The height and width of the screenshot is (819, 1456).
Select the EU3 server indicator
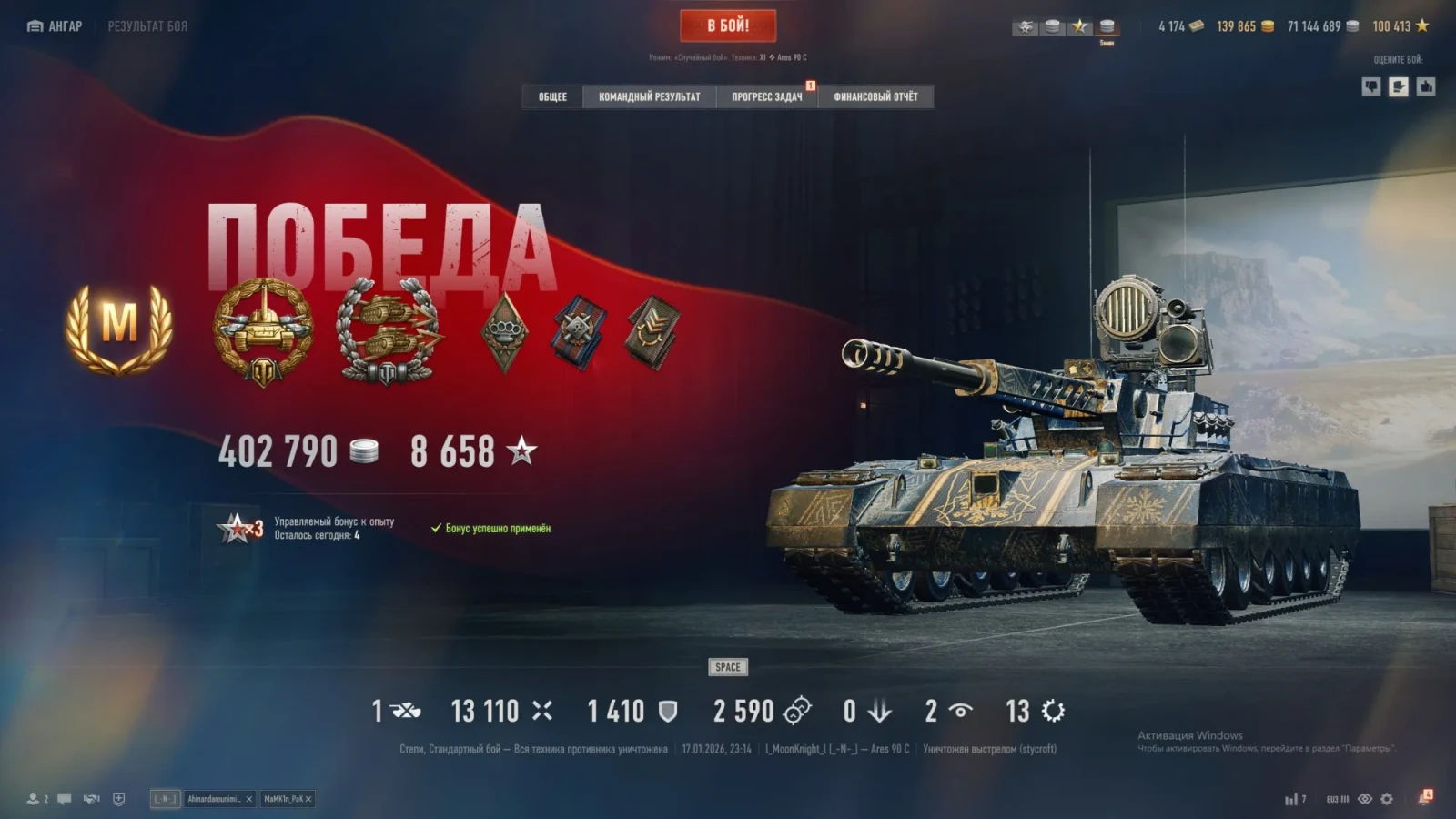click(x=1337, y=799)
